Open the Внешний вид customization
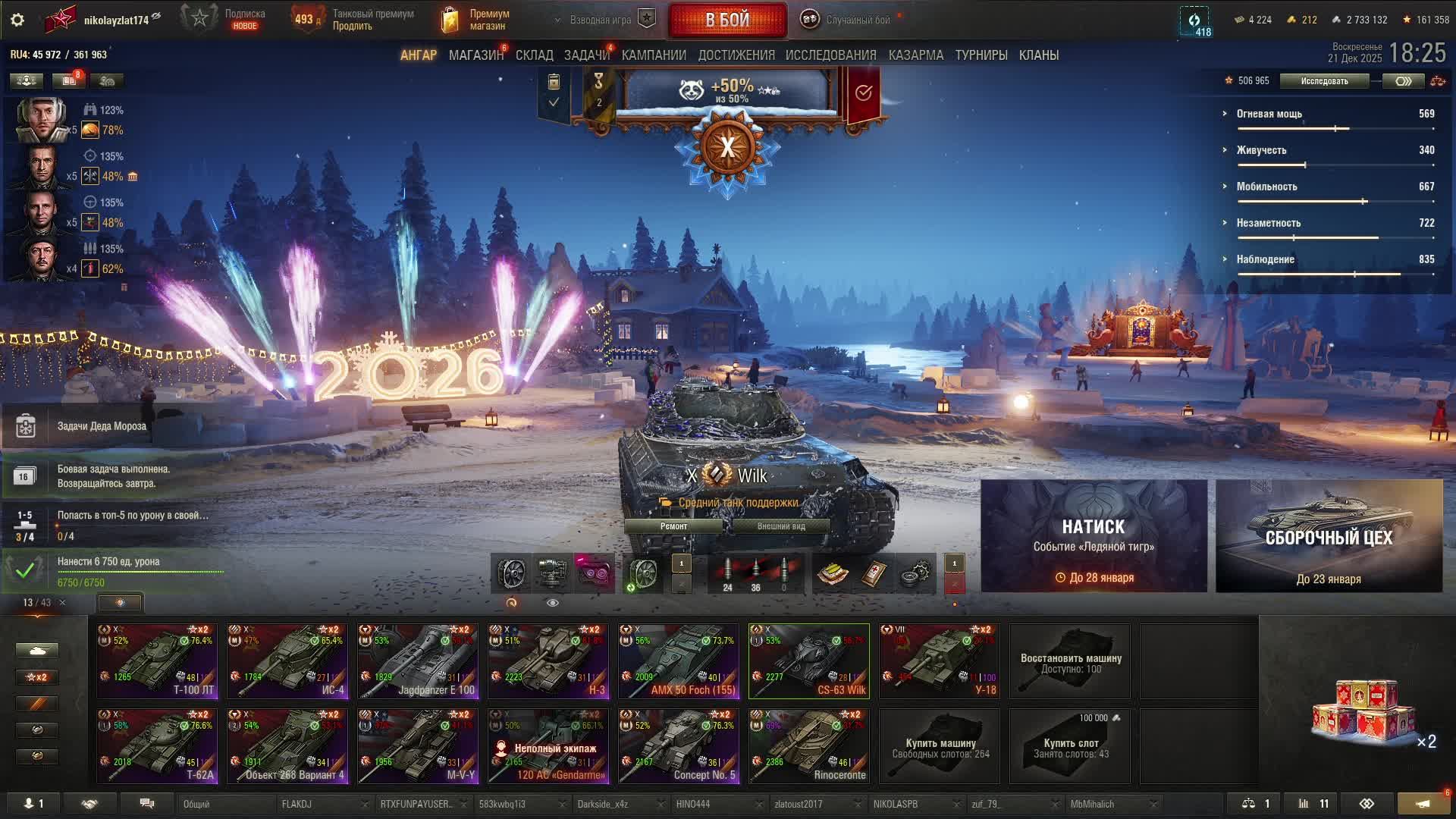Viewport: 1456px width, 819px height. point(780,526)
